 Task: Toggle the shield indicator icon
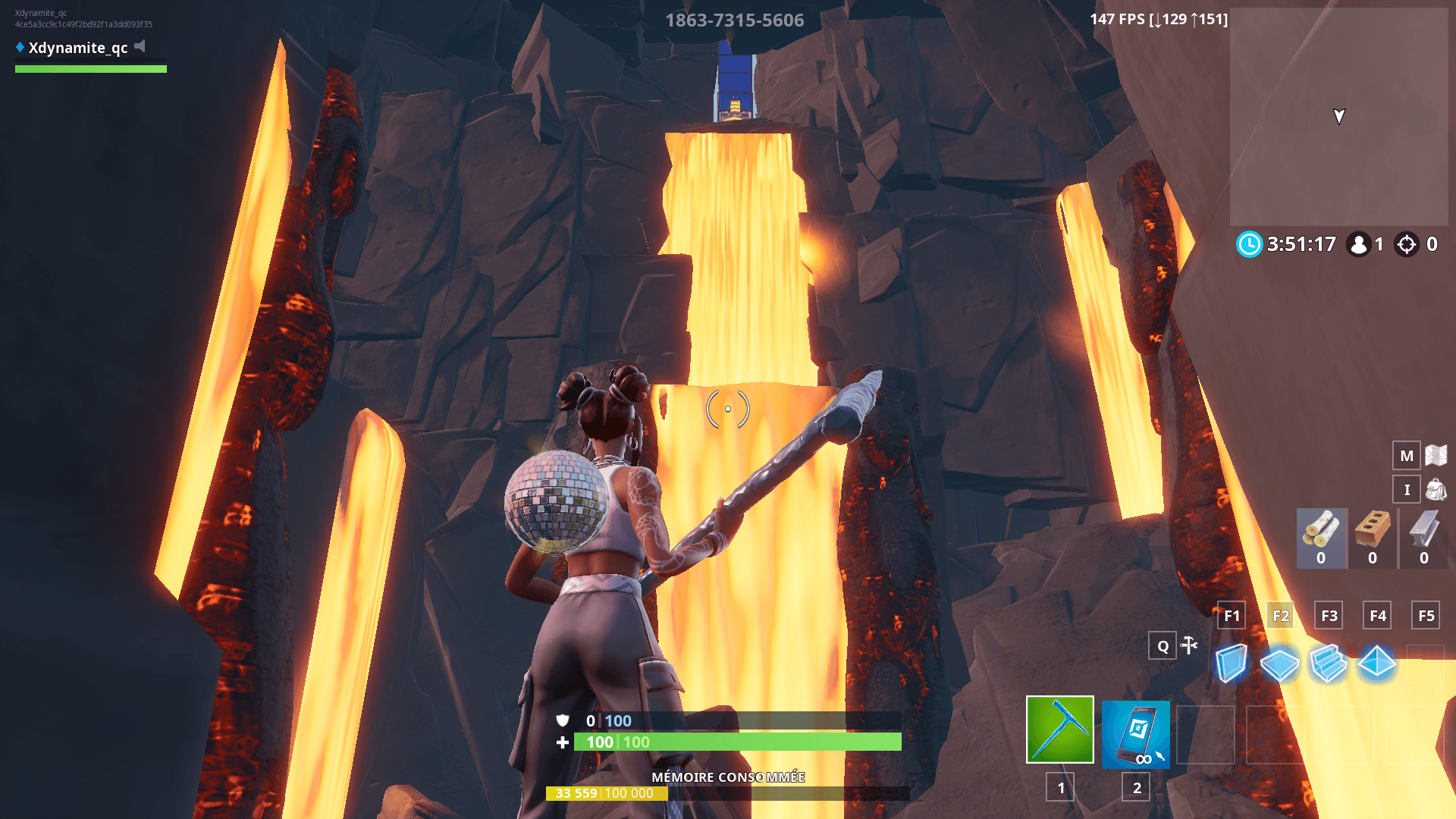562,721
